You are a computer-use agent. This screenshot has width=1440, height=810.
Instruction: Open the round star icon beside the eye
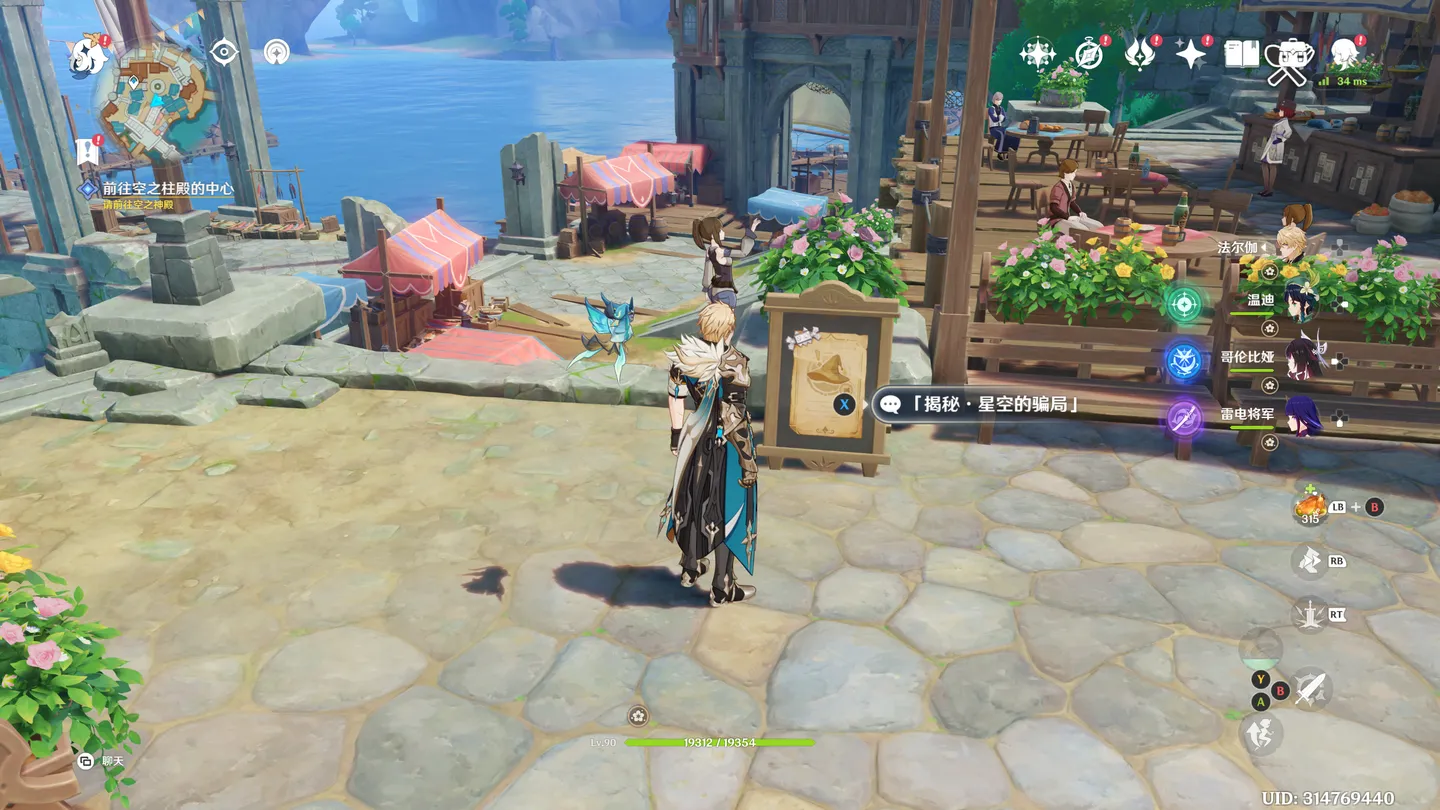tap(276, 52)
